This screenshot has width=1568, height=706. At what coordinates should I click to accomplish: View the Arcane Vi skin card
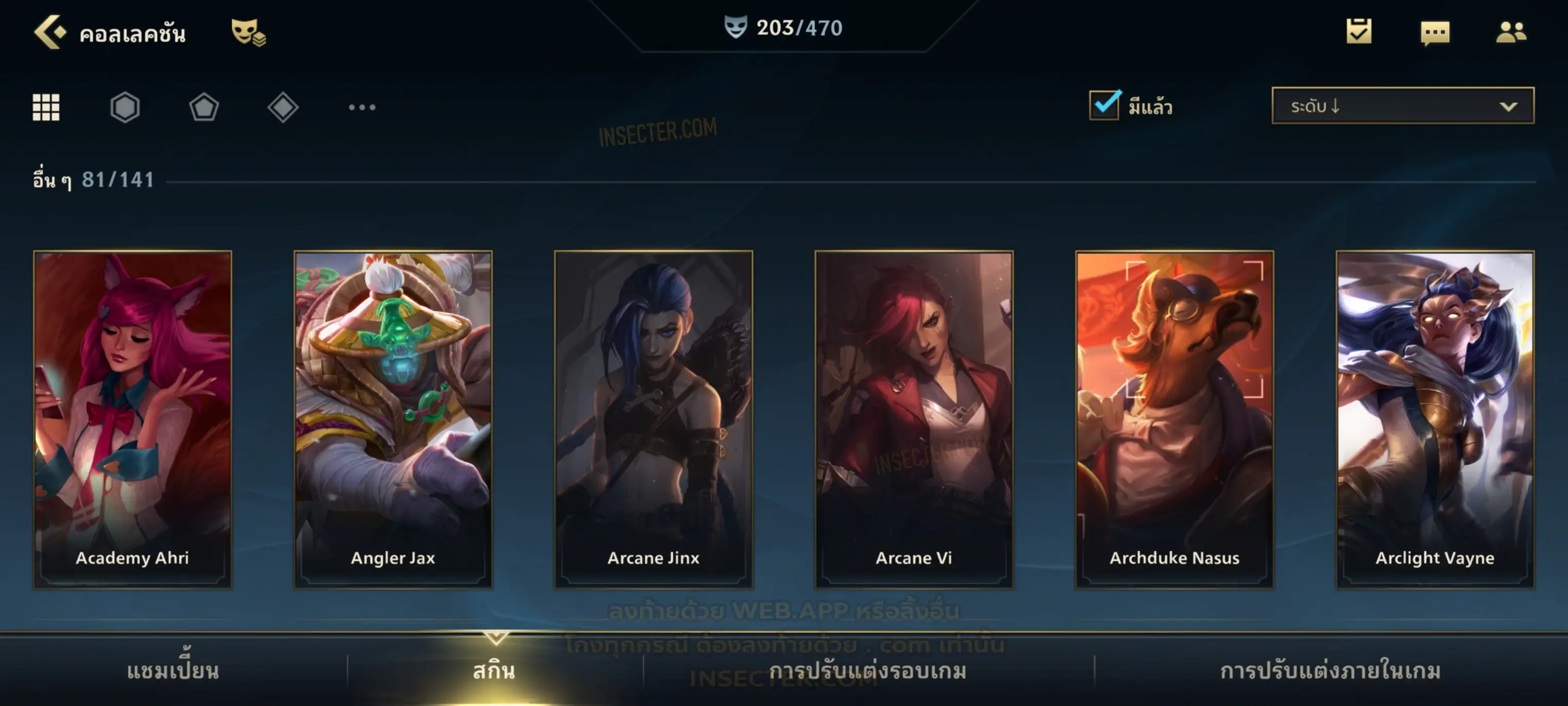click(914, 419)
